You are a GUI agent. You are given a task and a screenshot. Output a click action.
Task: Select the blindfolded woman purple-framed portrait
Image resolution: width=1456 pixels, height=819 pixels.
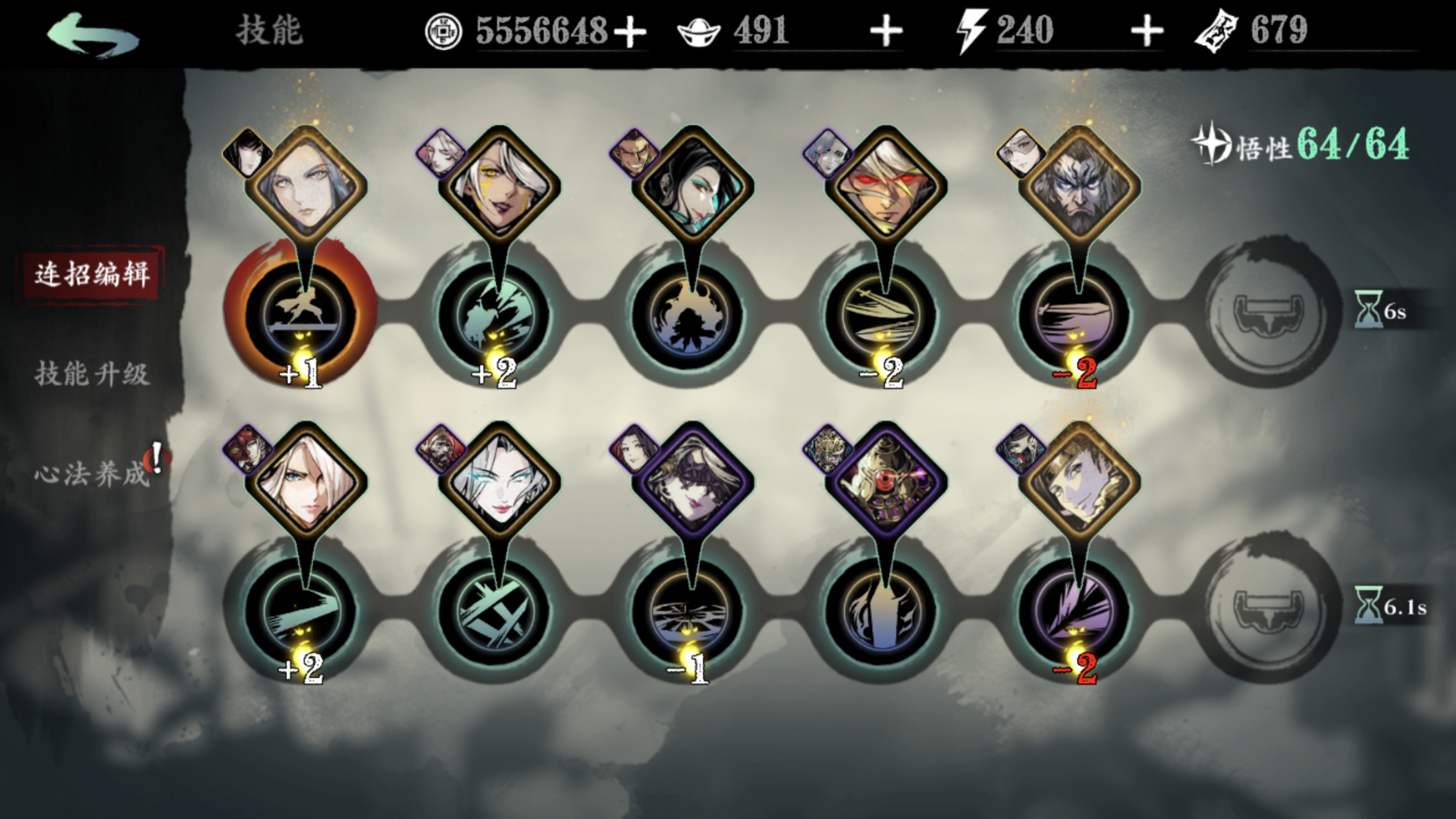point(692,480)
